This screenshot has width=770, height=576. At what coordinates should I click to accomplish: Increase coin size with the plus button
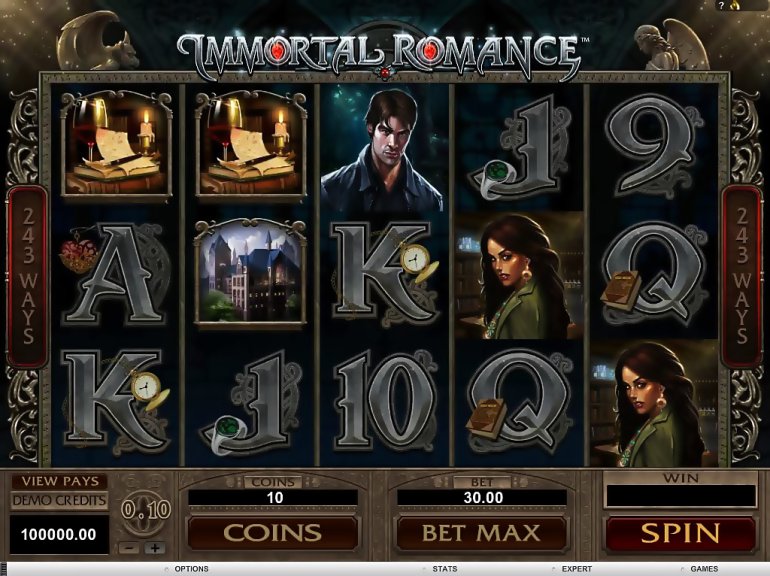click(x=155, y=548)
